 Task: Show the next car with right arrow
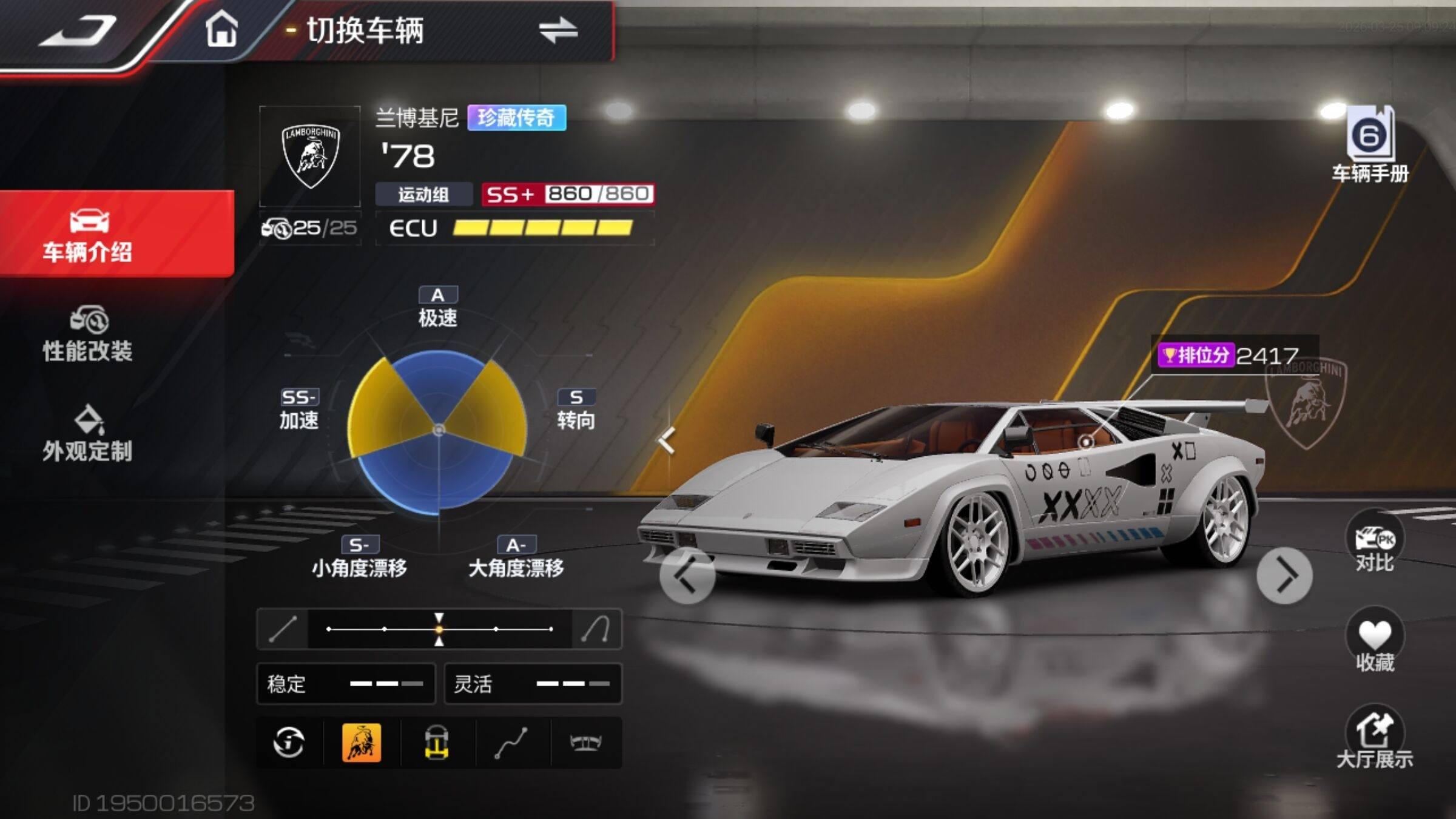pyautogui.click(x=1284, y=576)
